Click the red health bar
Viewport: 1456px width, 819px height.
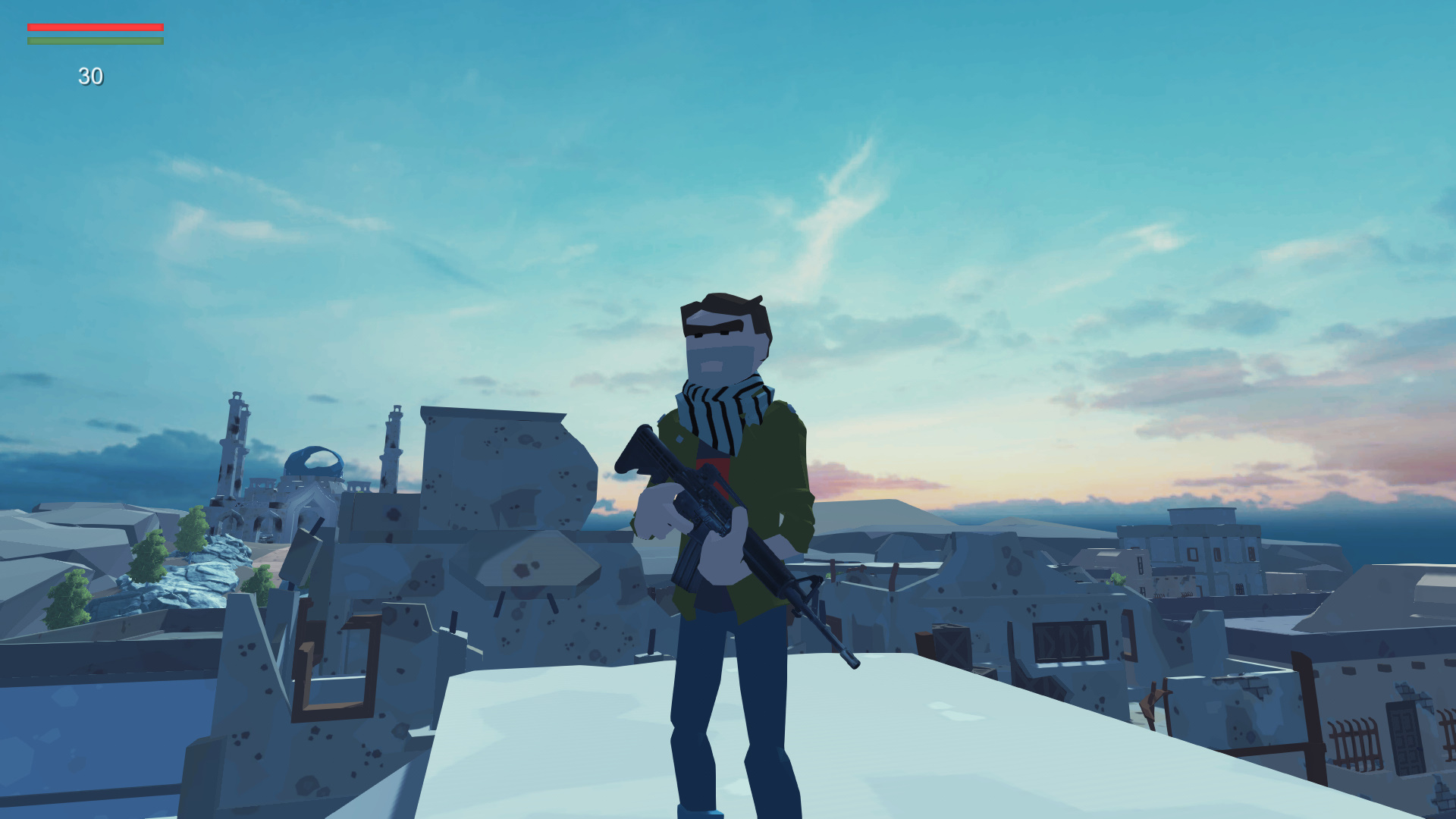point(95,27)
